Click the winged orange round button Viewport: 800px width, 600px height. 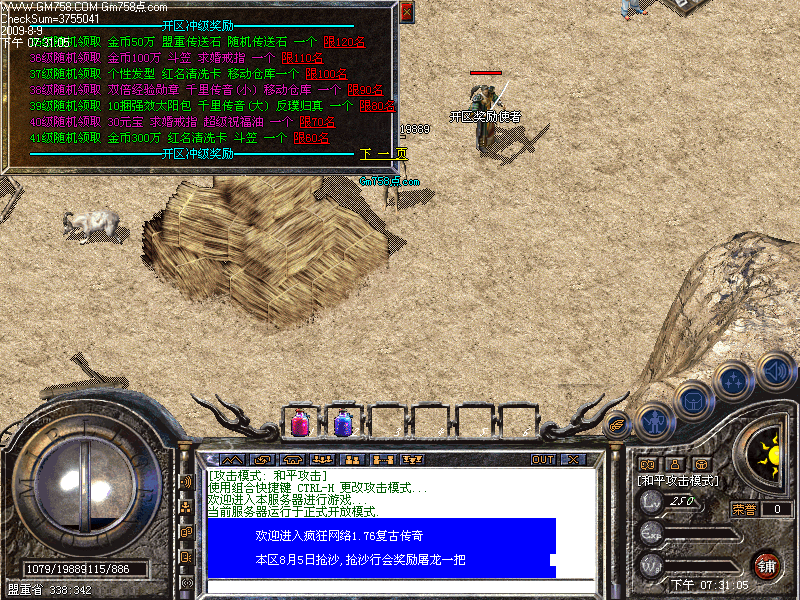618,423
